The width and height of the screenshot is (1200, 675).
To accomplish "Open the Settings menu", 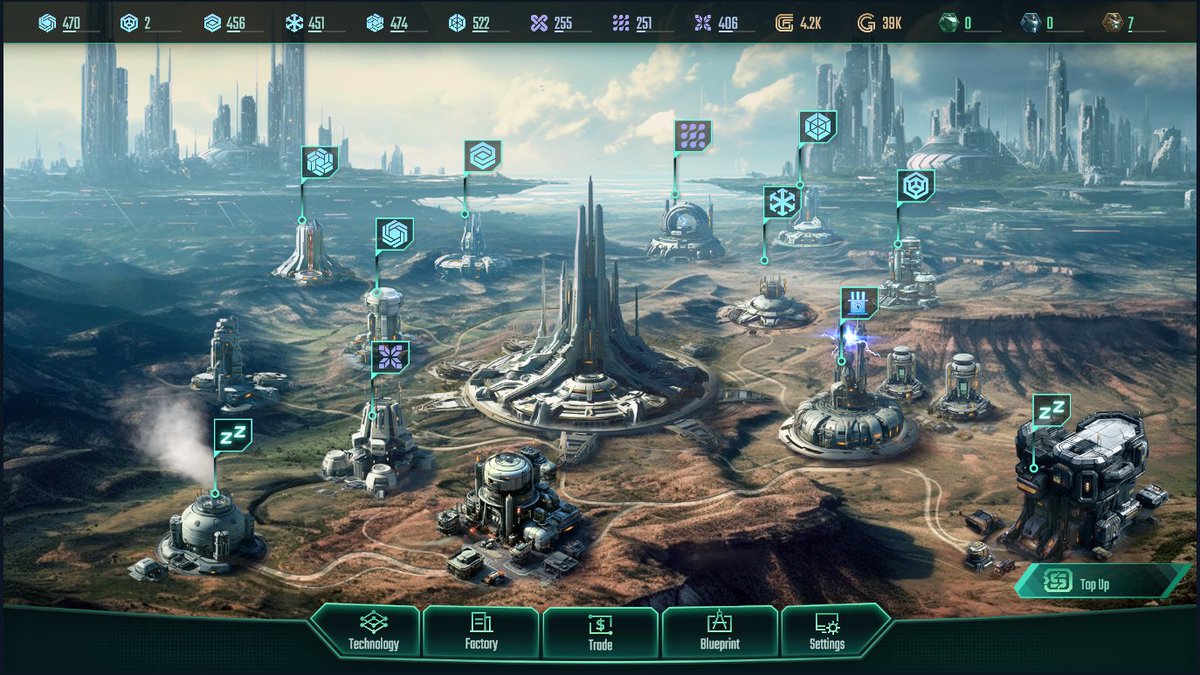I will (x=827, y=632).
